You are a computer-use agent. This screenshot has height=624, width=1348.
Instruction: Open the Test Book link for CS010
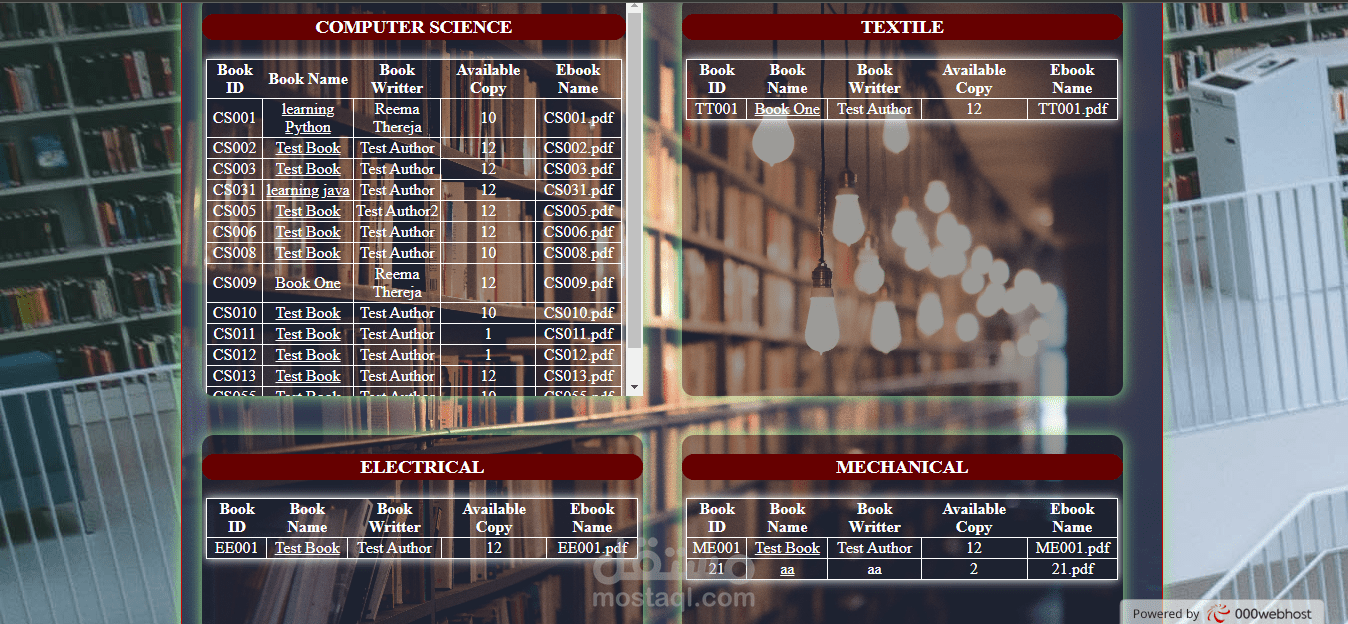308,313
